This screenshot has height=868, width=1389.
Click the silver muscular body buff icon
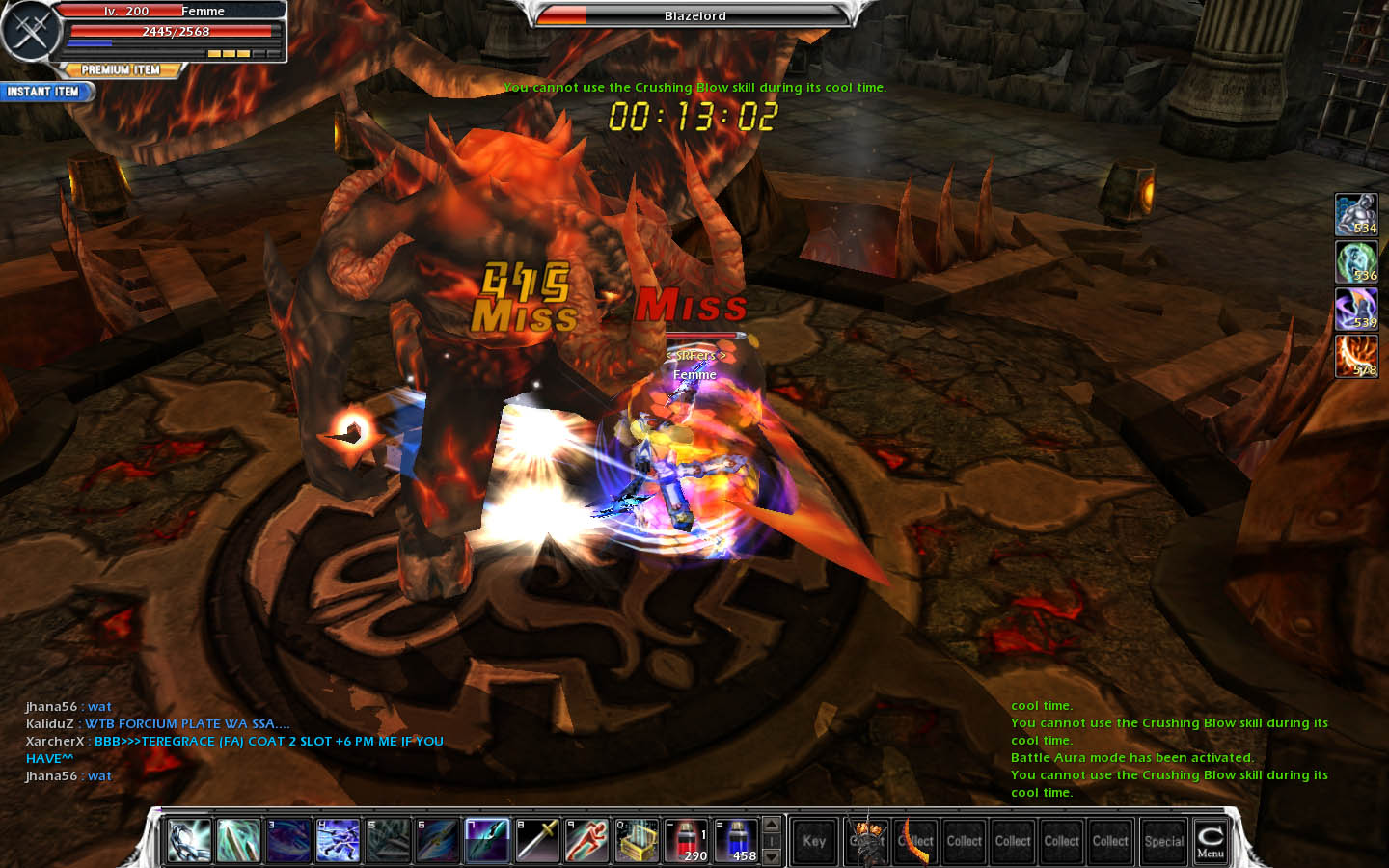tap(1356, 214)
